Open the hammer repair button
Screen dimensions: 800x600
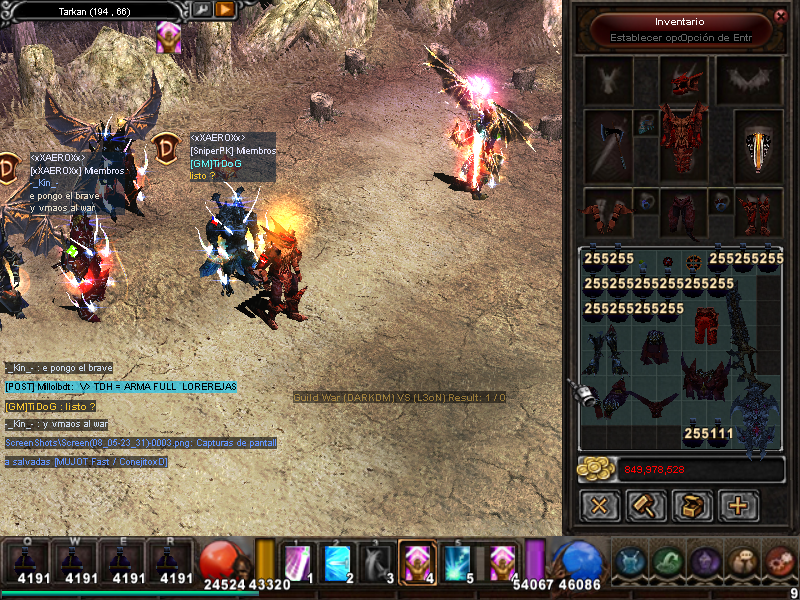(x=646, y=505)
